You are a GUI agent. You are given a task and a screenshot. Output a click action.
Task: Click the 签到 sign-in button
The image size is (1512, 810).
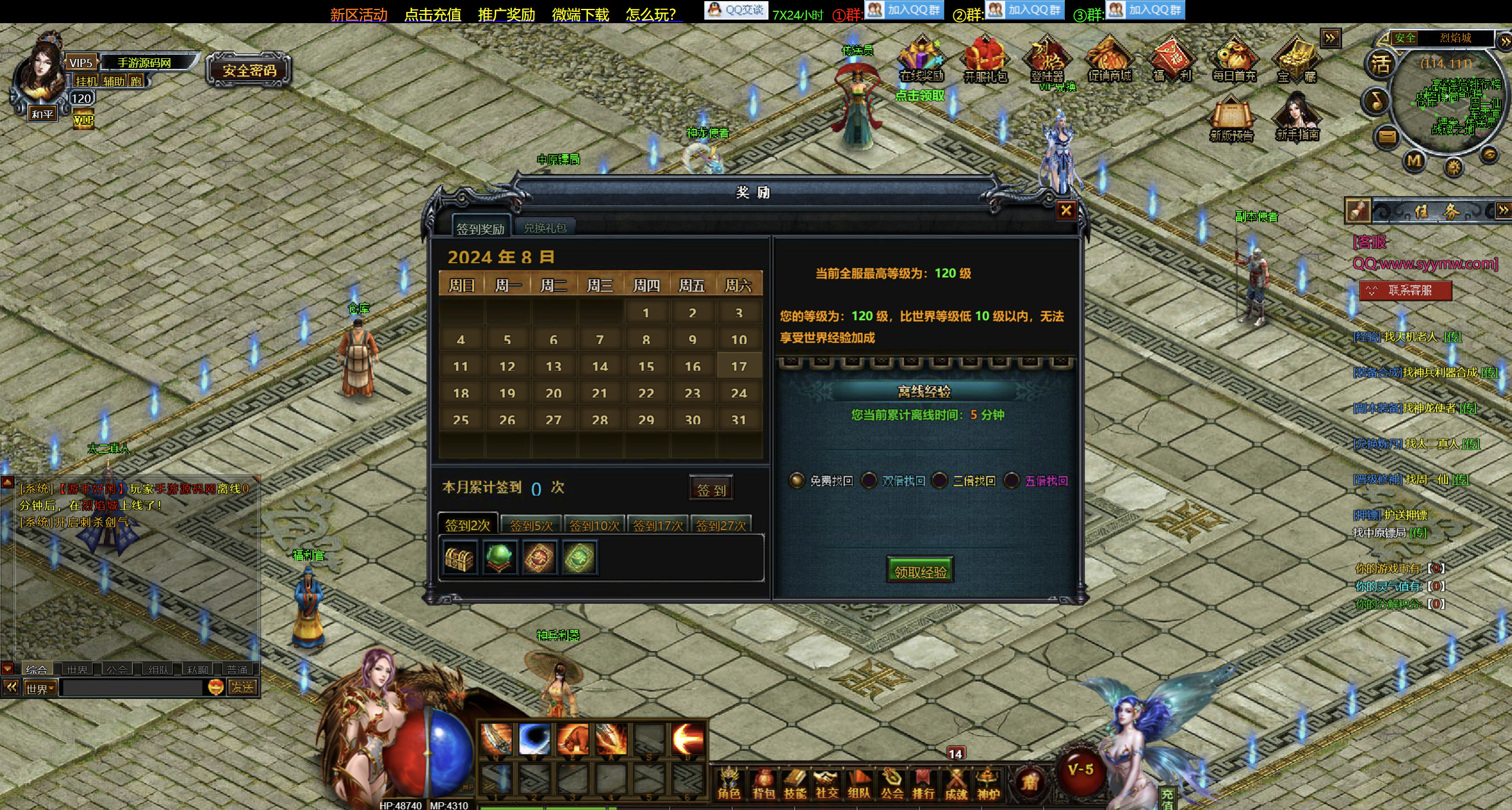point(711,489)
